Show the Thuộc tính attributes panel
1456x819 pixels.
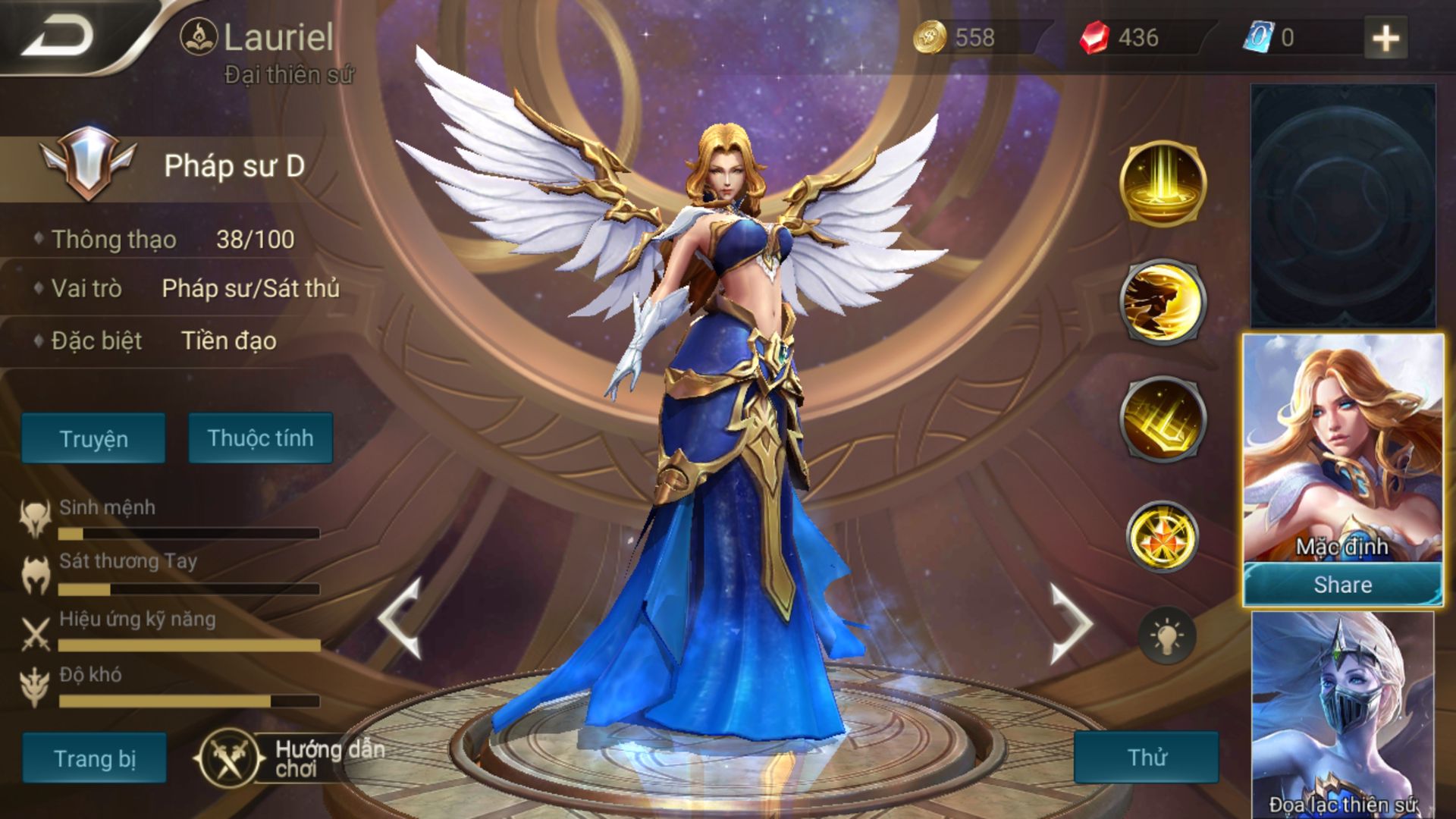click(x=260, y=438)
